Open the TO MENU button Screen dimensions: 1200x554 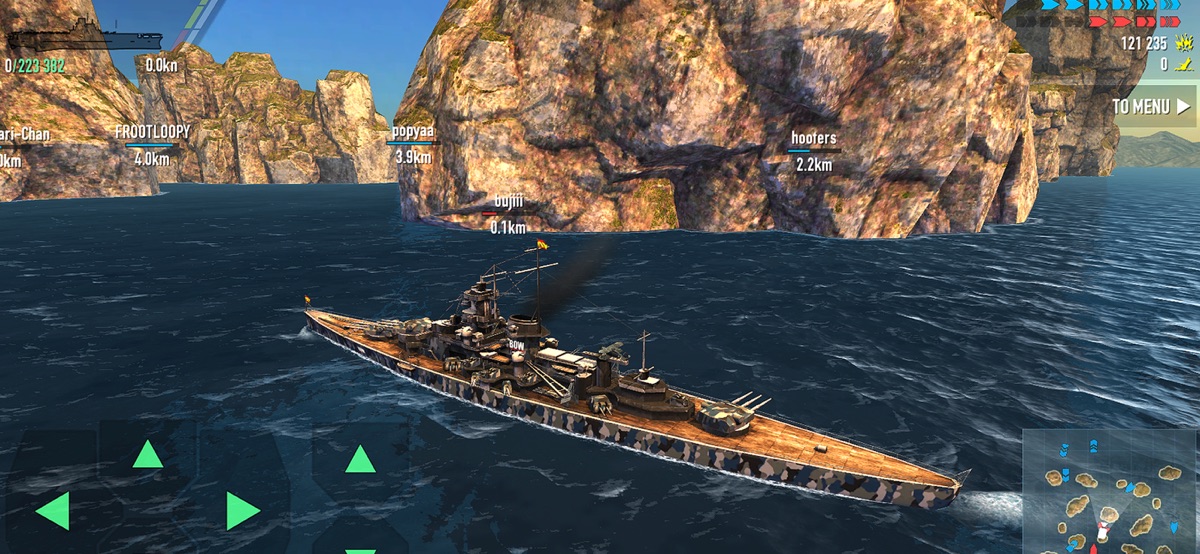[1151, 106]
